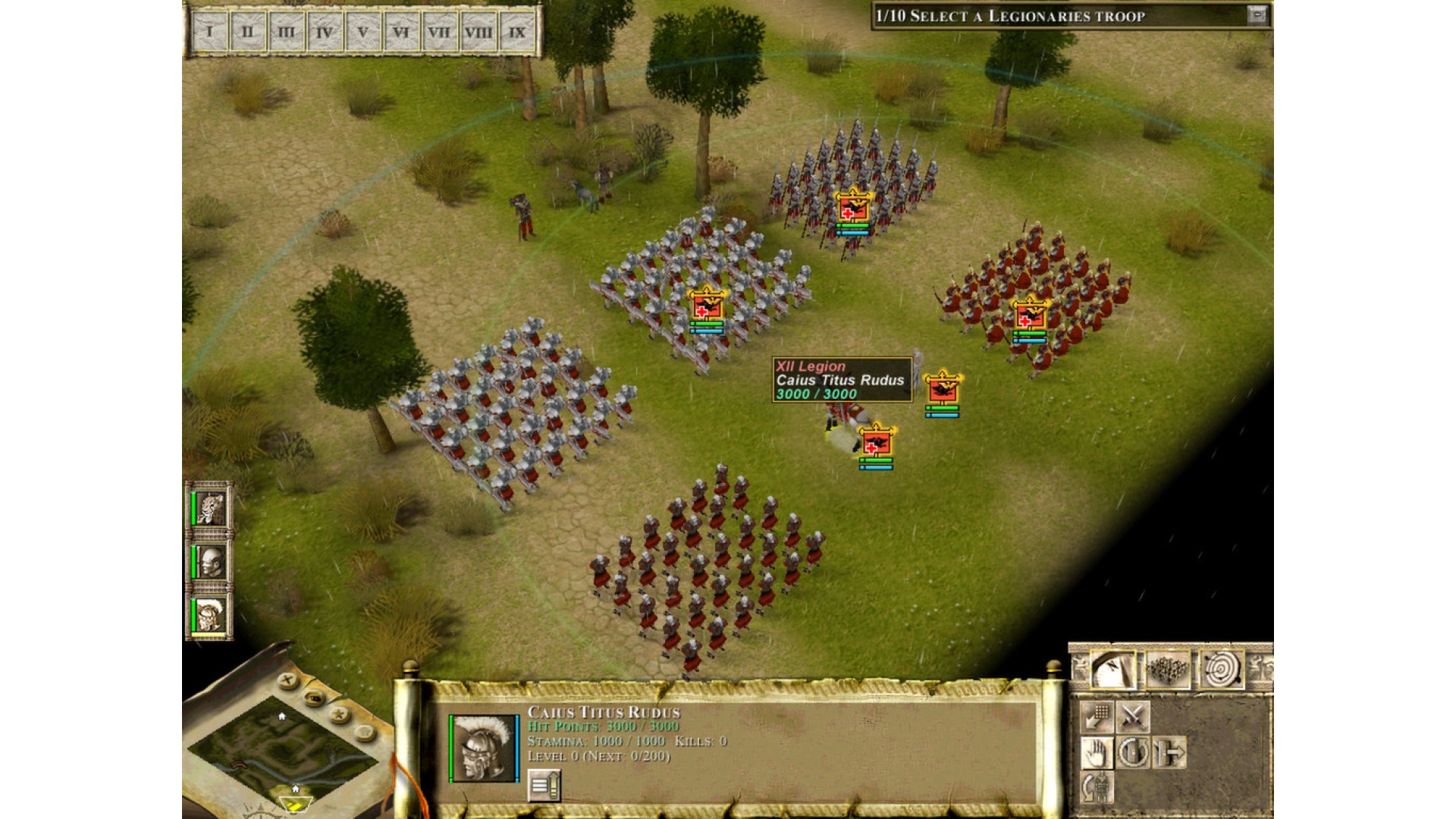The height and width of the screenshot is (819, 1456).
Task: Click the minimap cross button
Action: tap(287, 680)
